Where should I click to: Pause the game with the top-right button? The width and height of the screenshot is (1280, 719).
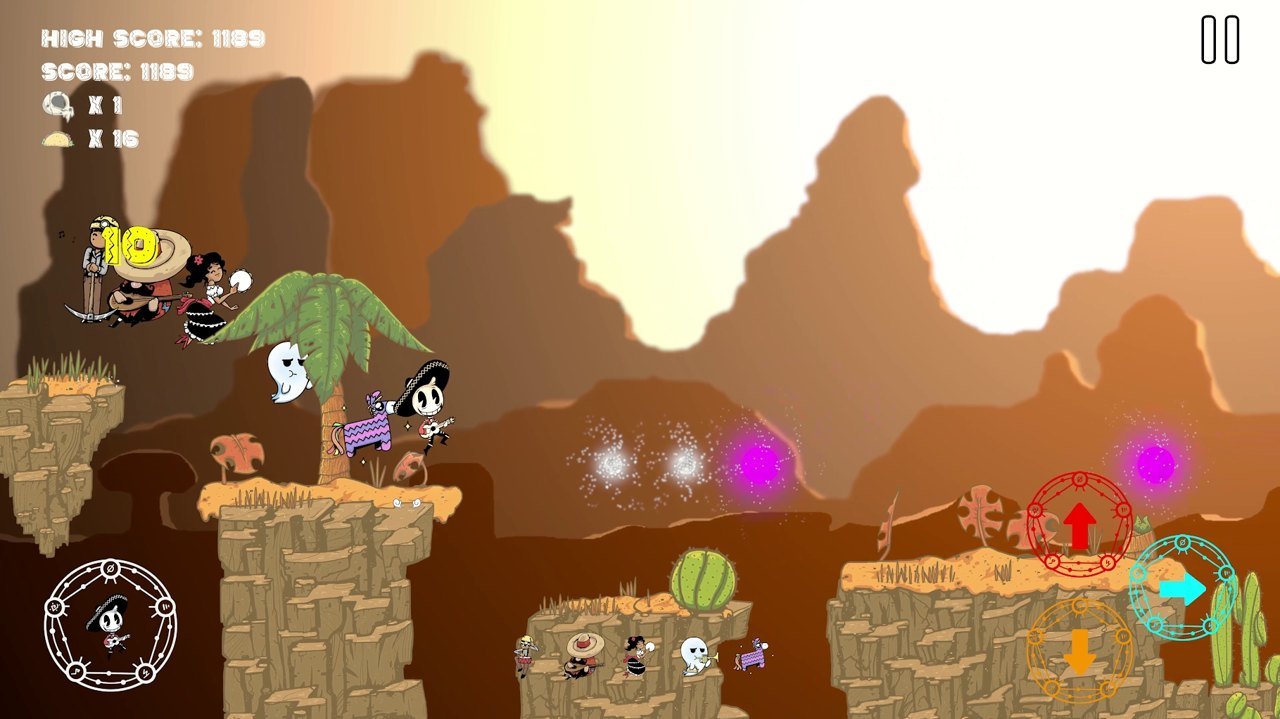click(x=1220, y=40)
